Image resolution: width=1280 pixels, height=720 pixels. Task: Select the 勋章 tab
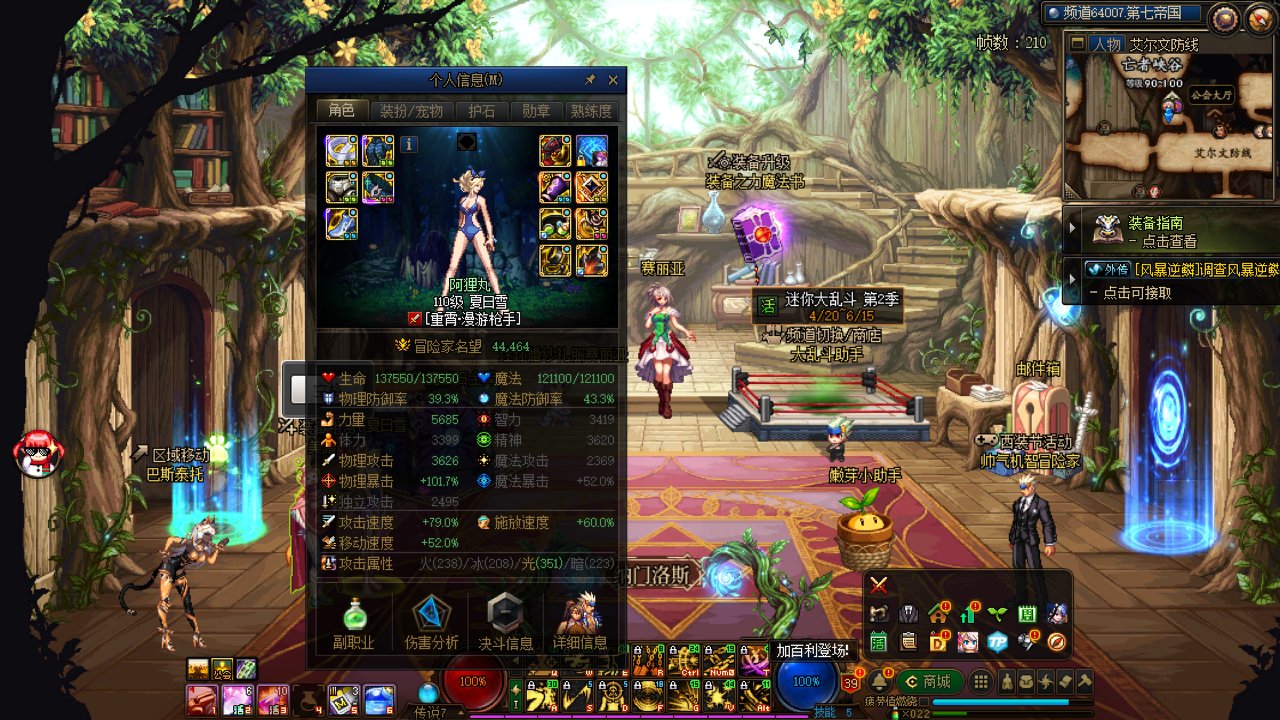click(x=536, y=111)
